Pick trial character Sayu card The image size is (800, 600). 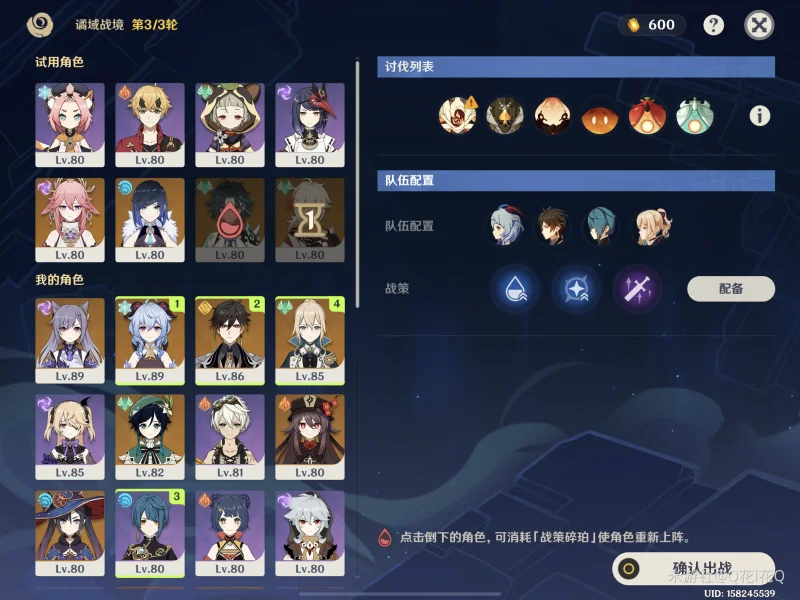point(230,124)
